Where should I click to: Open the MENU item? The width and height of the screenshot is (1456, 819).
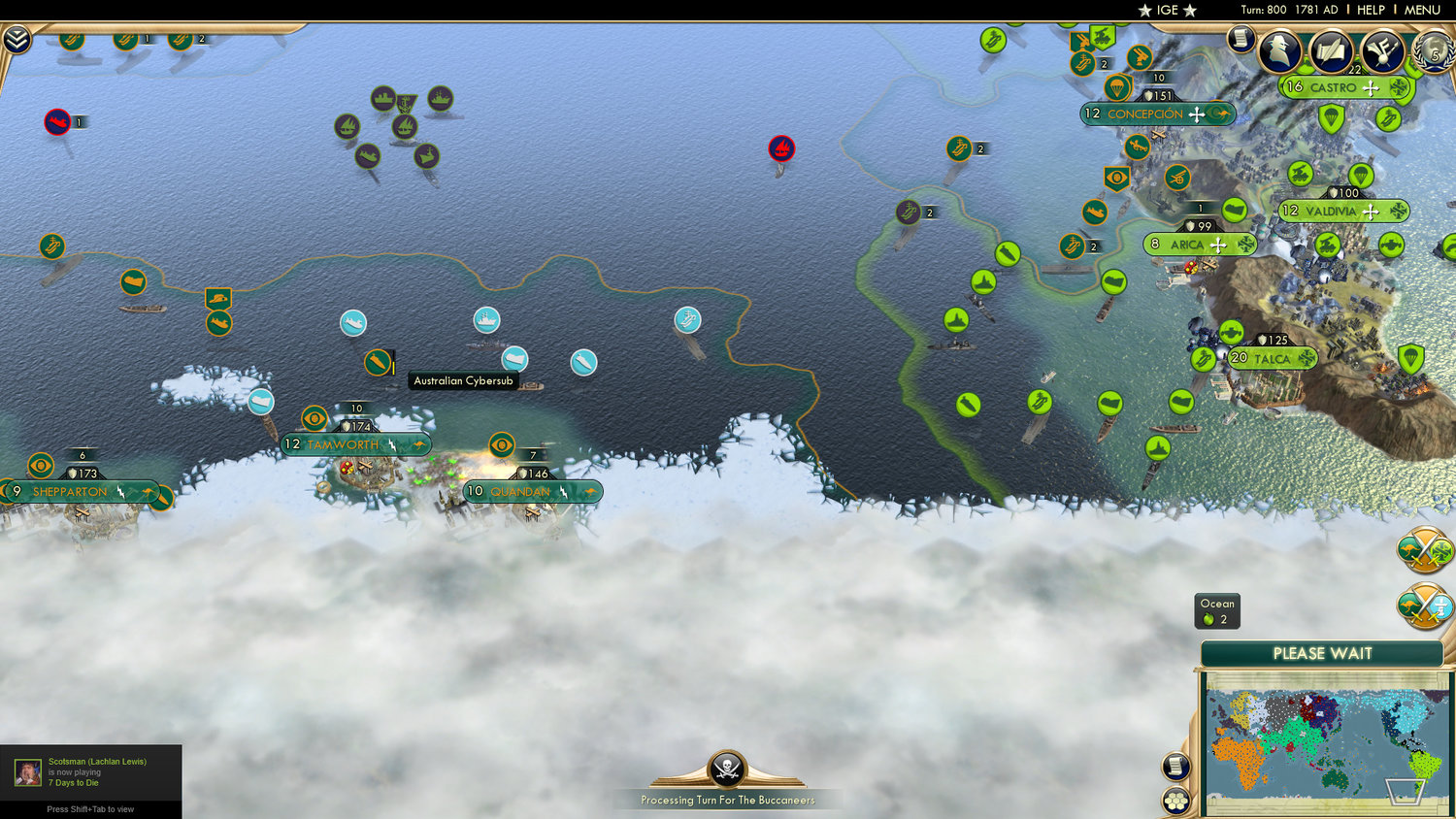[1421, 11]
